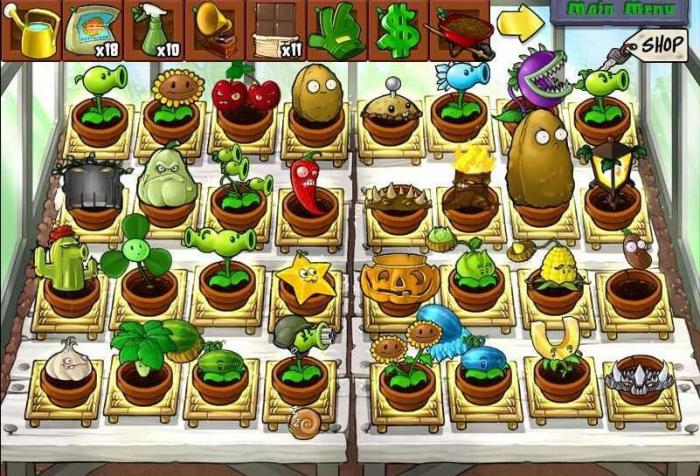Pick up the fertilizer bag

point(91,30)
